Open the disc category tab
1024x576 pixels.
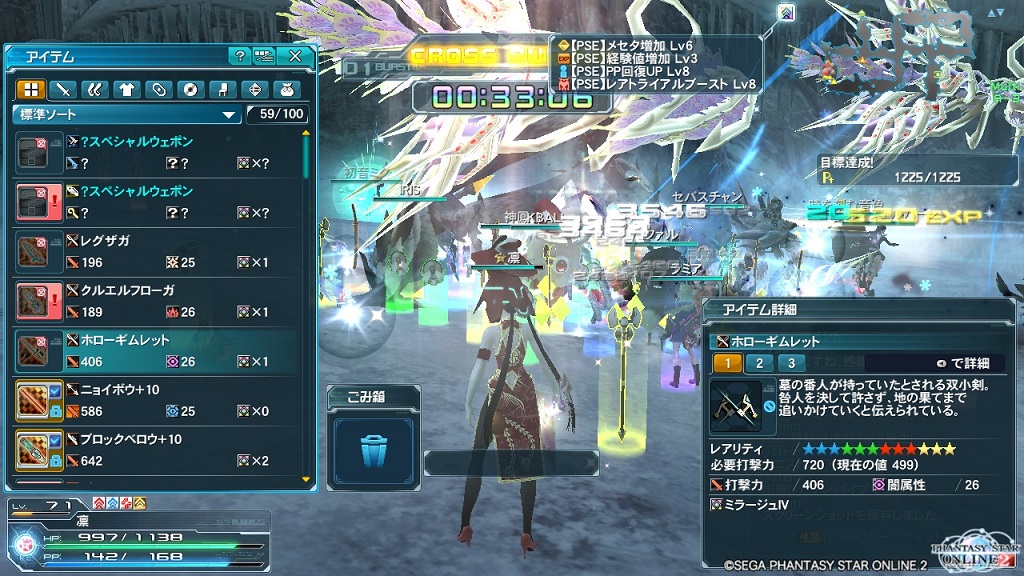(188, 89)
